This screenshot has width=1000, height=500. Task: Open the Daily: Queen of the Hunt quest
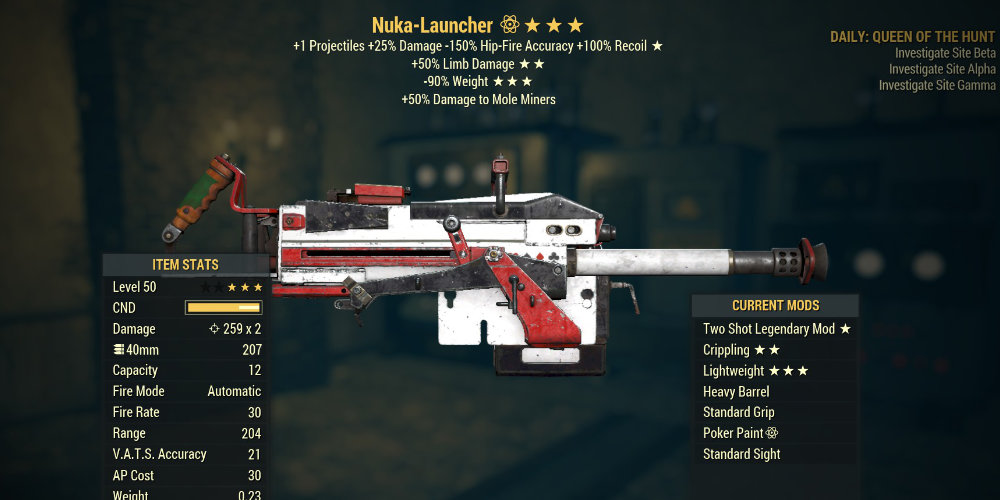click(912, 37)
